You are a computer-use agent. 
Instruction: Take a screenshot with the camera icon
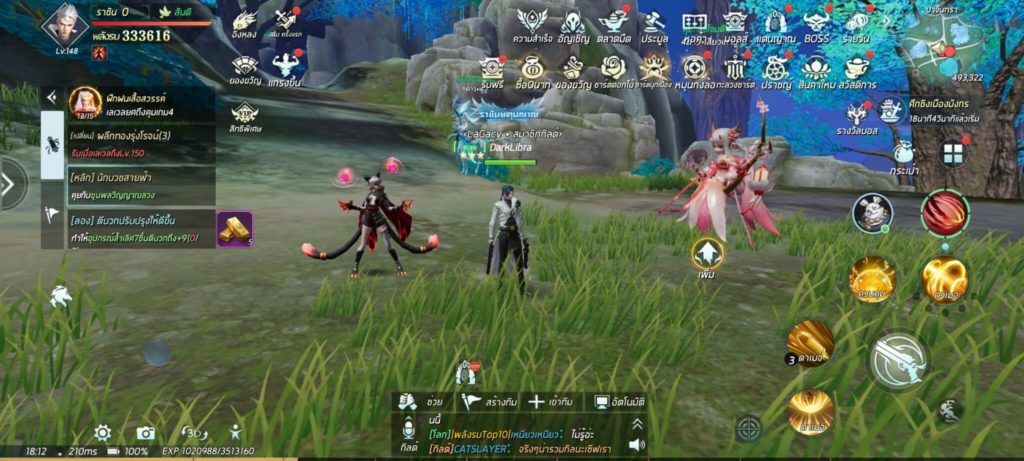coord(146,433)
